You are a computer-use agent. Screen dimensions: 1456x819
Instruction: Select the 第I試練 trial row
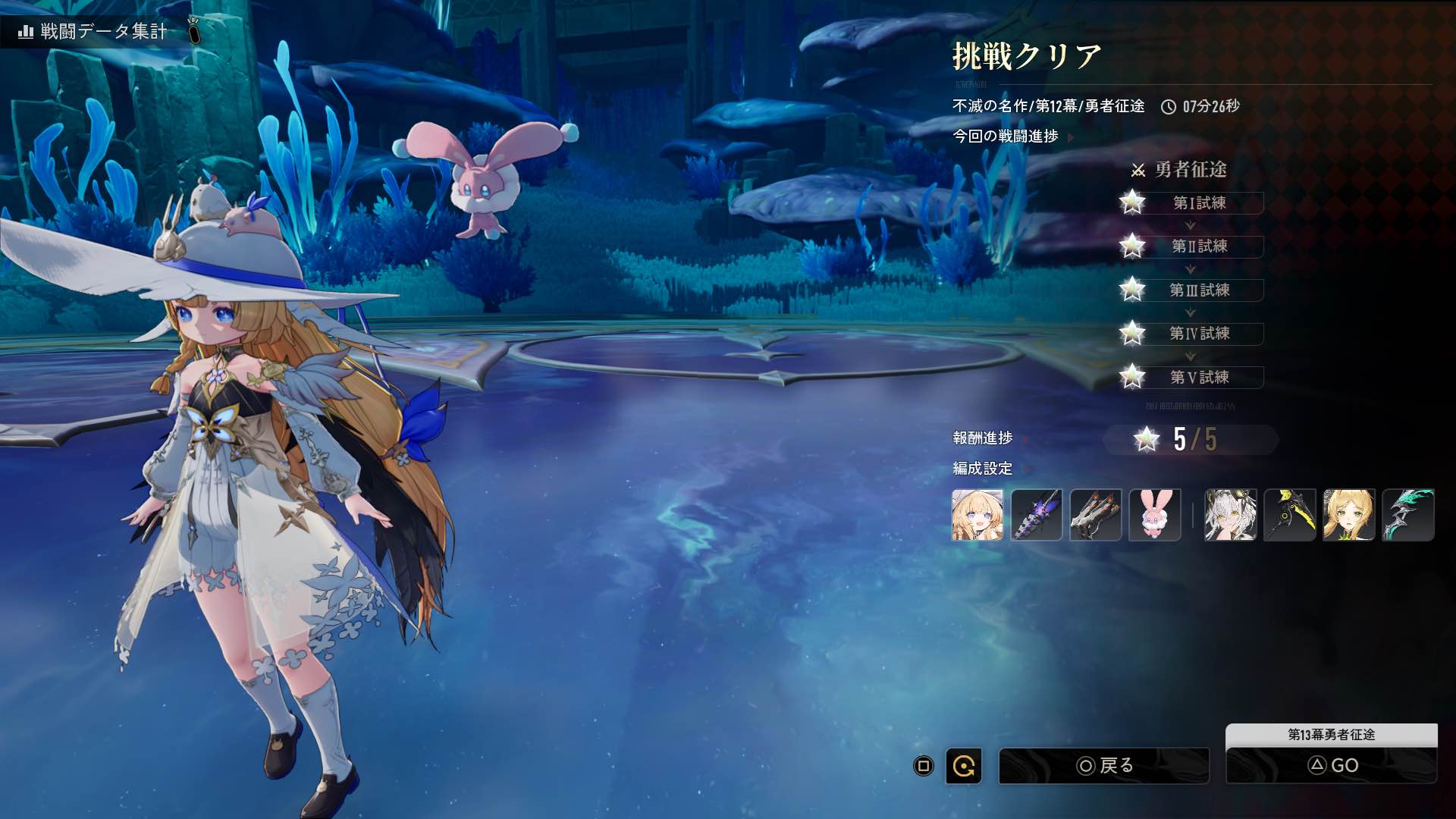(x=1199, y=203)
